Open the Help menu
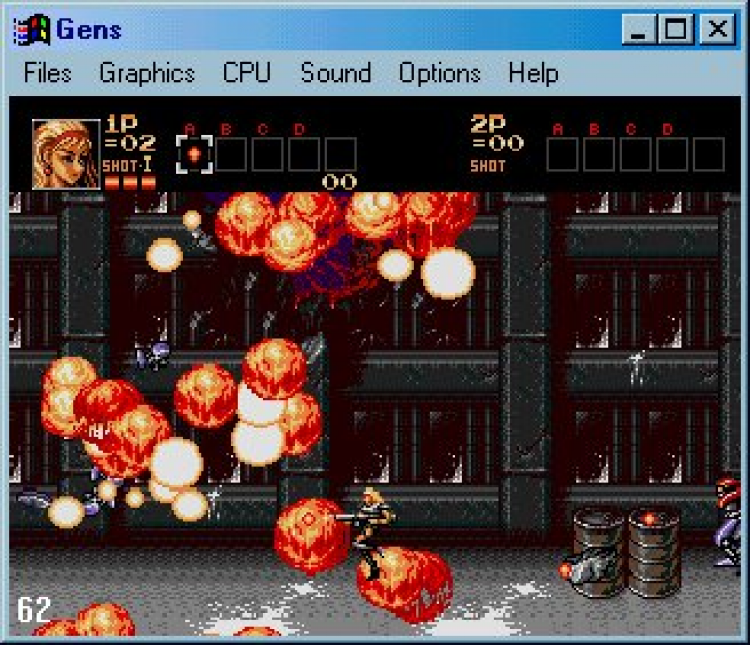750x645 pixels. [x=533, y=74]
